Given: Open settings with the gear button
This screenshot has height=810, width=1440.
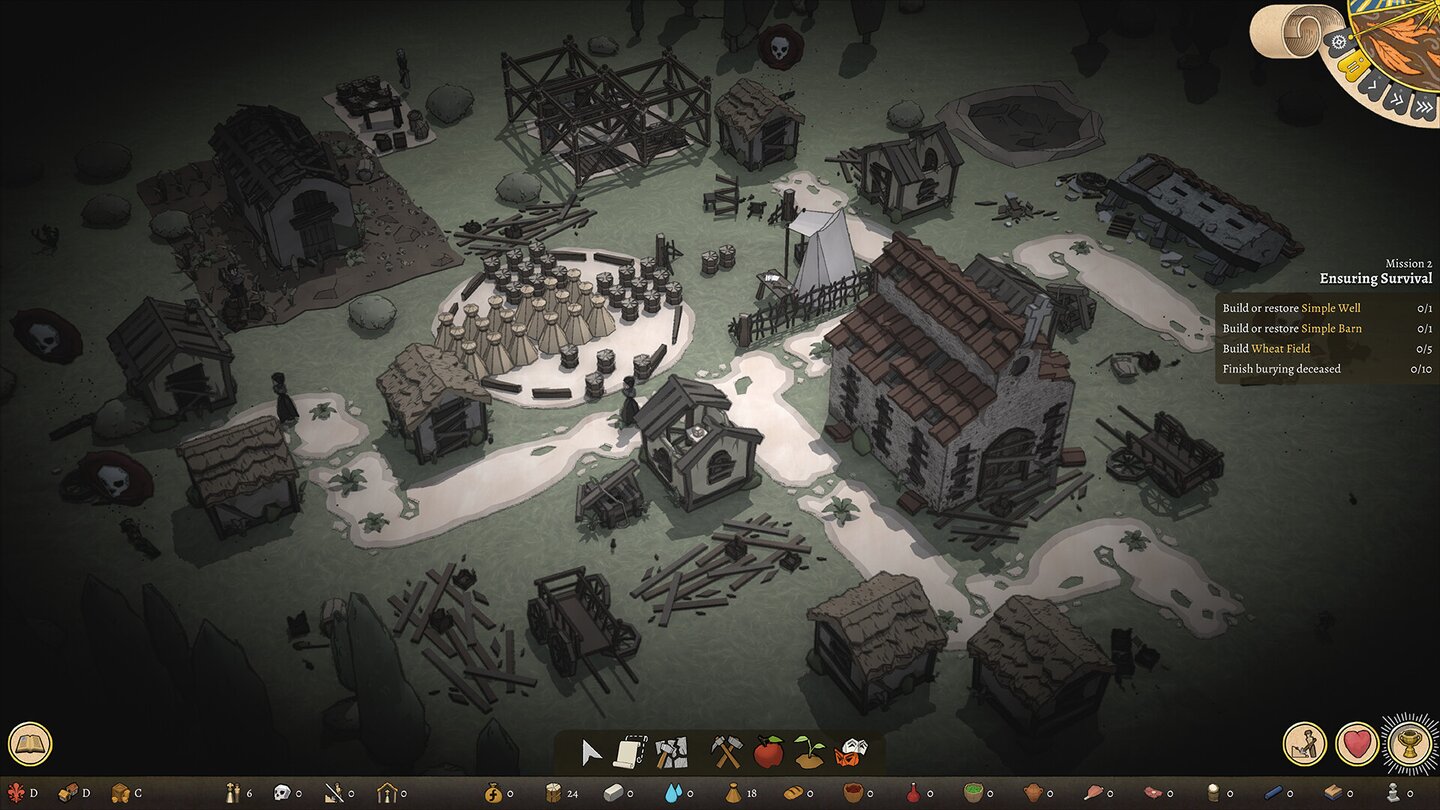Looking at the screenshot, I should click(x=1339, y=41).
